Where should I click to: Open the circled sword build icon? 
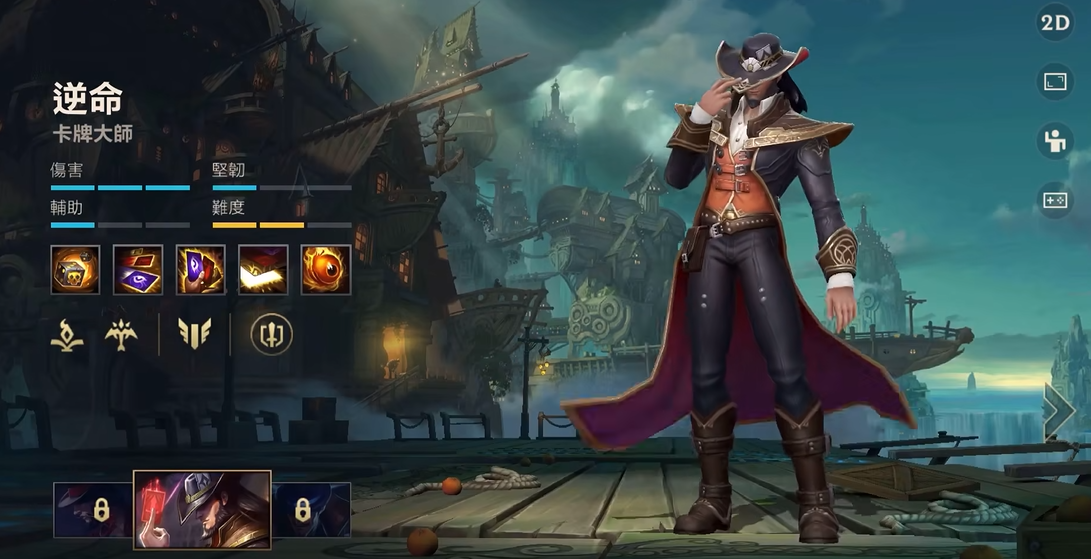[271, 335]
